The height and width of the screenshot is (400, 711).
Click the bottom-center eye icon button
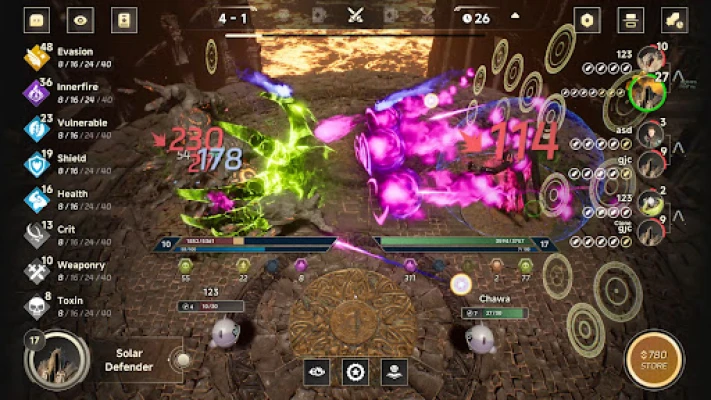tap(317, 372)
